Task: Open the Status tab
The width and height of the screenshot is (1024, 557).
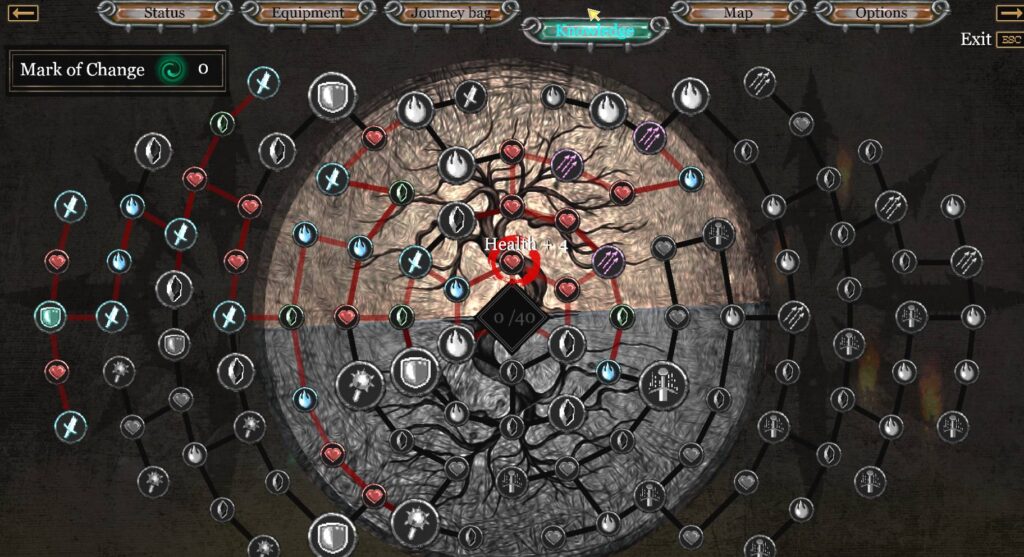Action: pyautogui.click(x=164, y=13)
